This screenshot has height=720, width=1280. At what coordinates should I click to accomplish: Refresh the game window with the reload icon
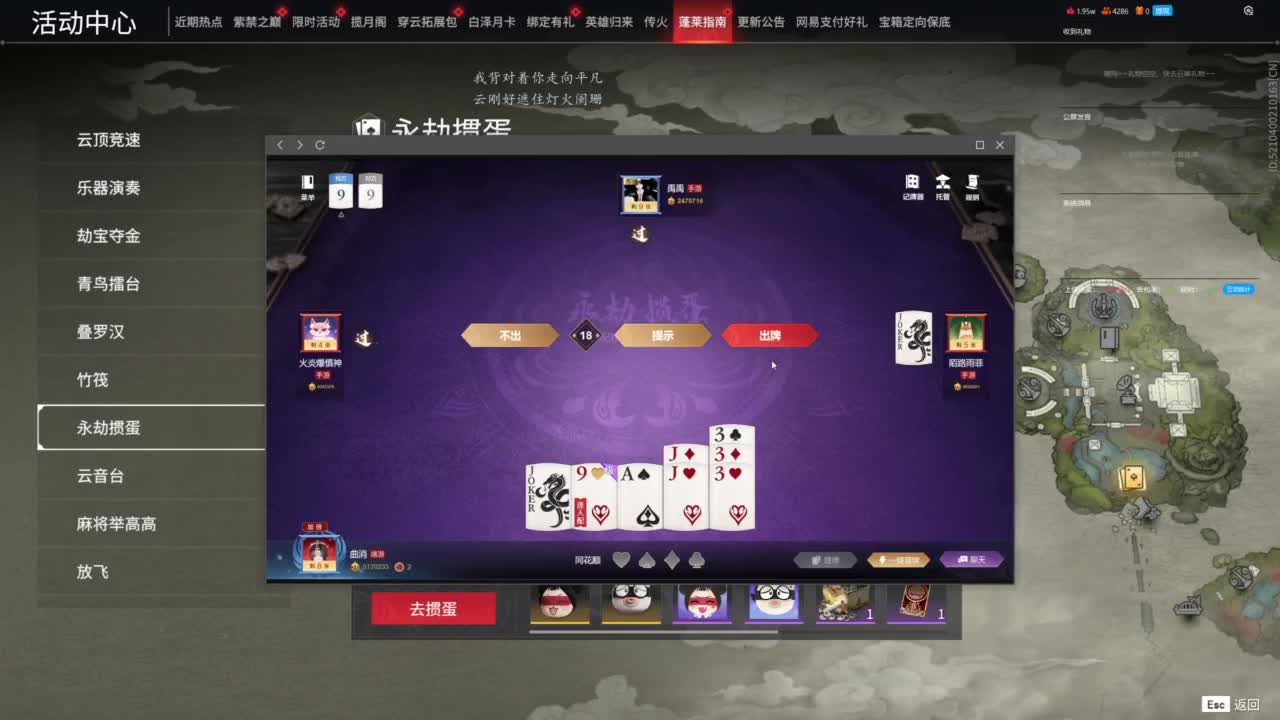[320, 145]
